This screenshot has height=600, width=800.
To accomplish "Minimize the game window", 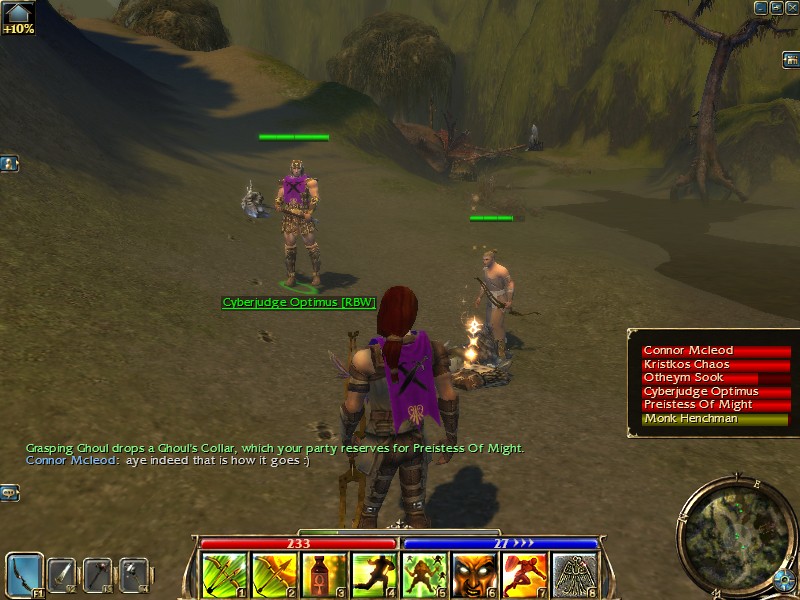I will click(762, 8).
